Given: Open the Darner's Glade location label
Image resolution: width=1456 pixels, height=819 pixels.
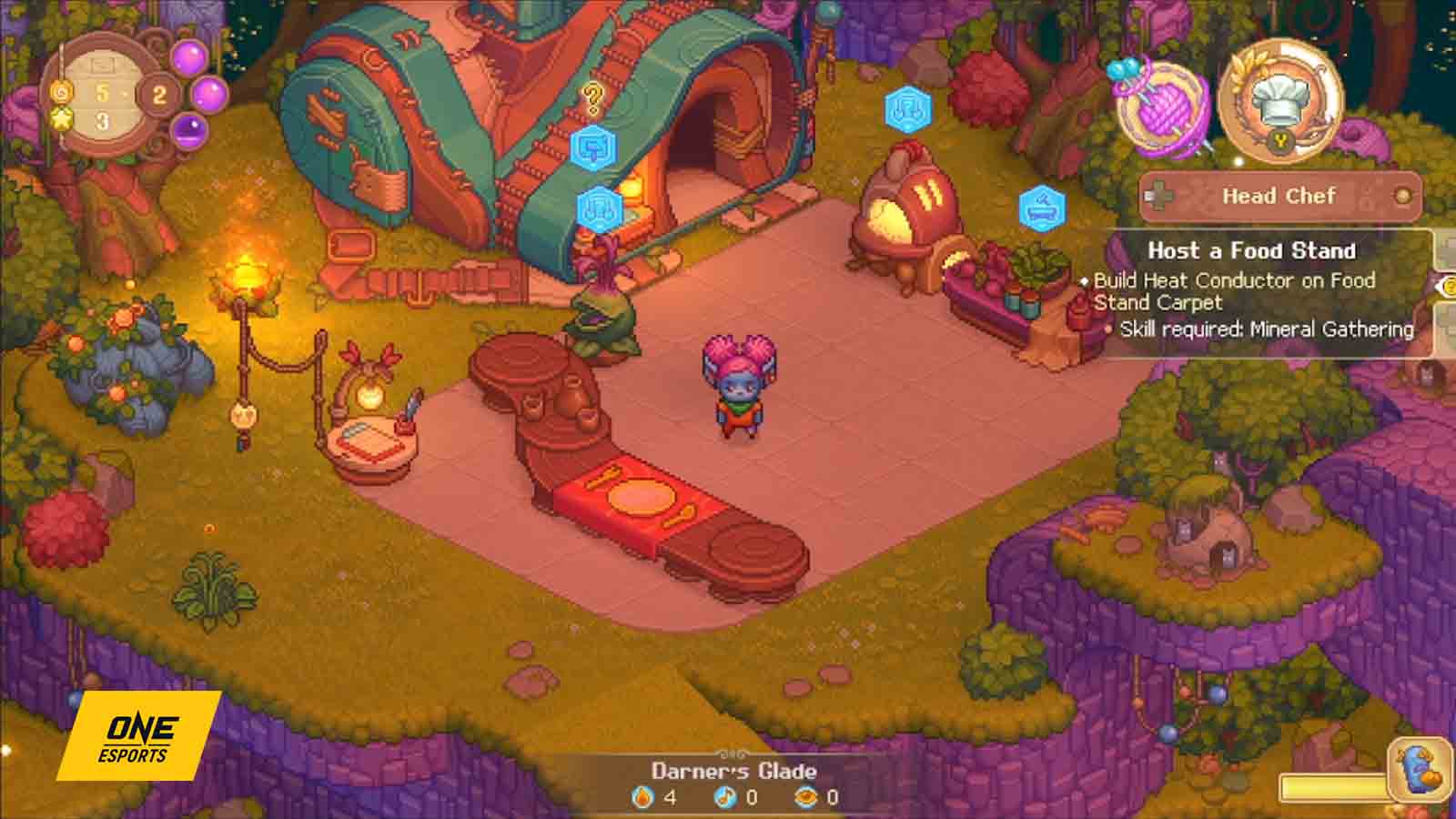Looking at the screenshot, I should (x=734, y=769).
